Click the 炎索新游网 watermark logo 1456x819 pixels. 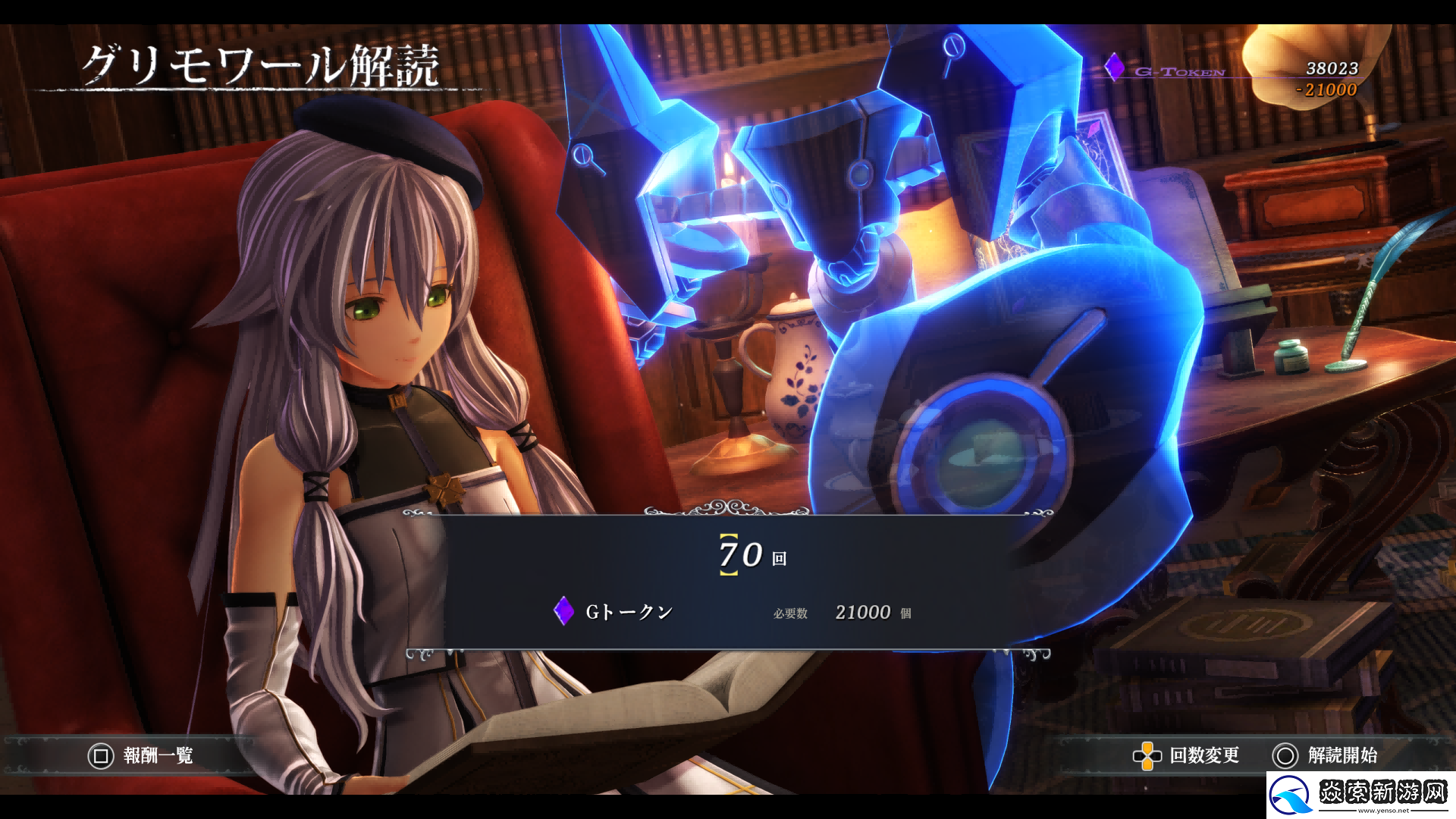coord(1360,795)
